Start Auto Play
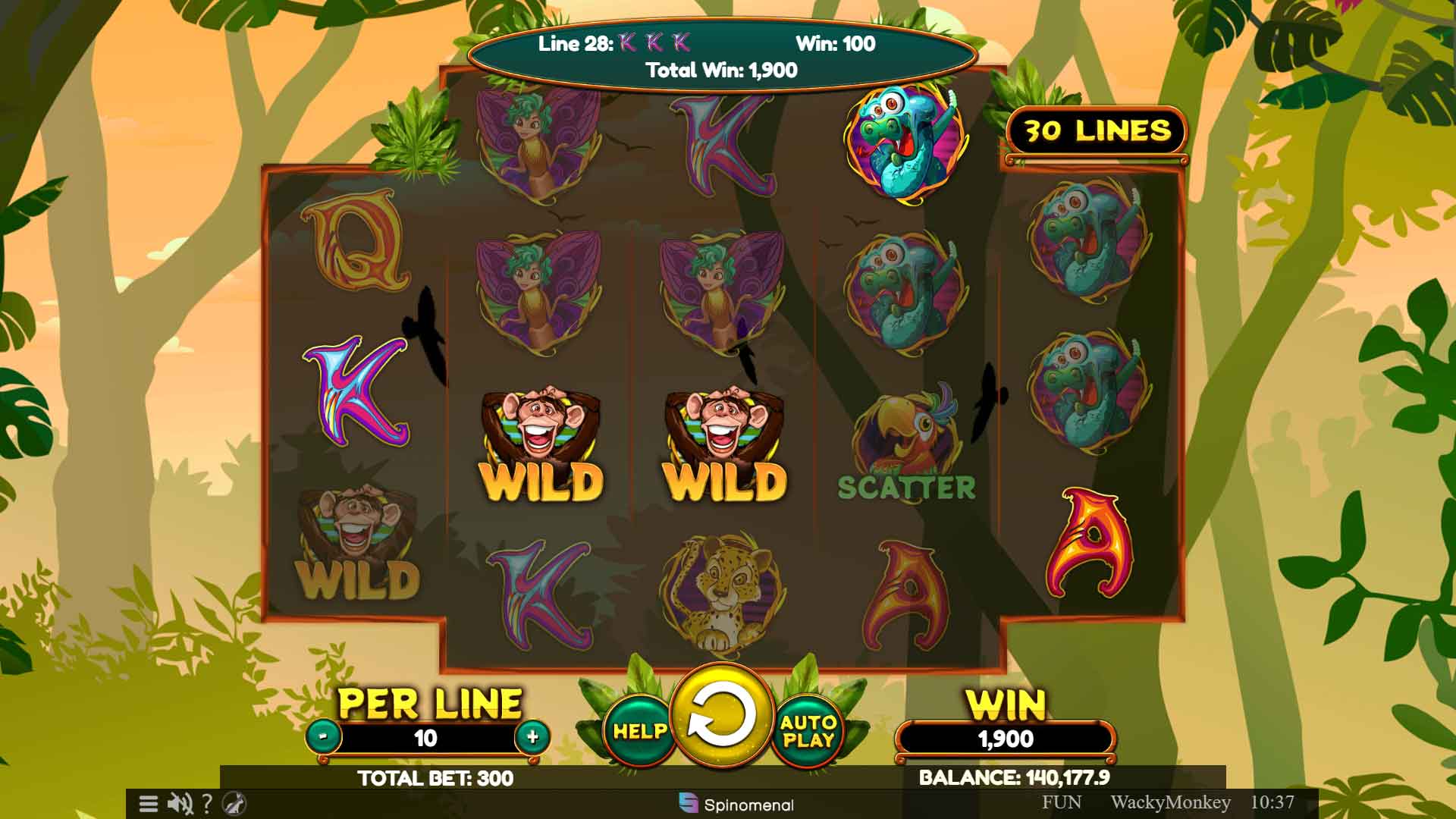The image size is (1456, 819). point(808,731)
